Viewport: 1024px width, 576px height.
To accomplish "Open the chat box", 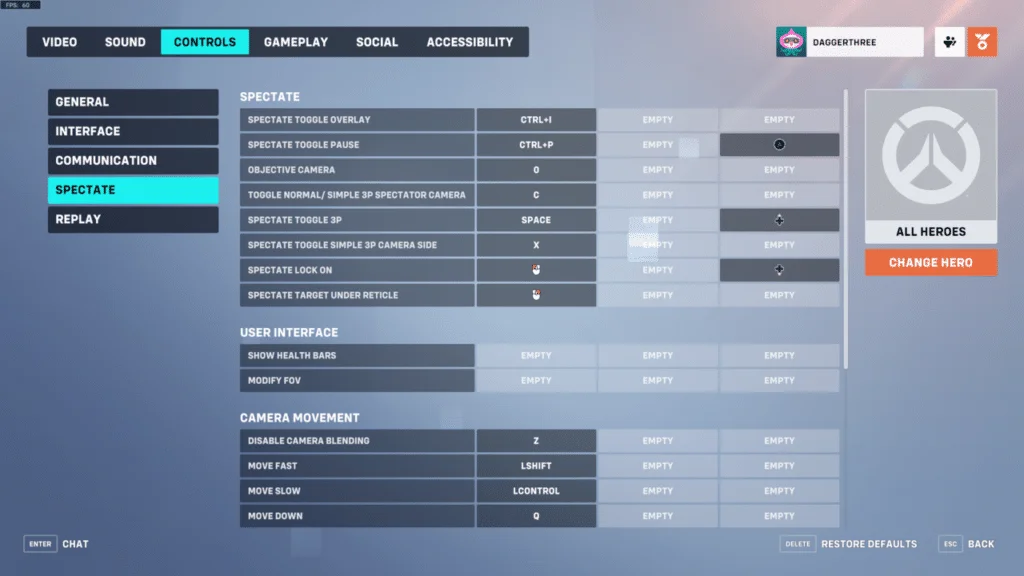I will 57,544.
